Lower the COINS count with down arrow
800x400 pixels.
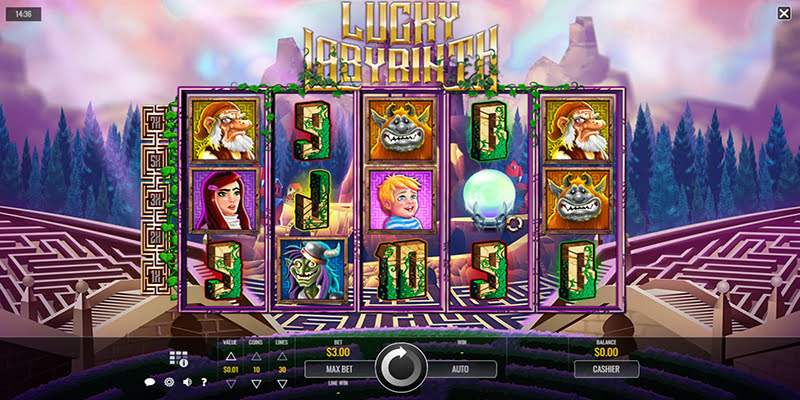tap(254, 381)
